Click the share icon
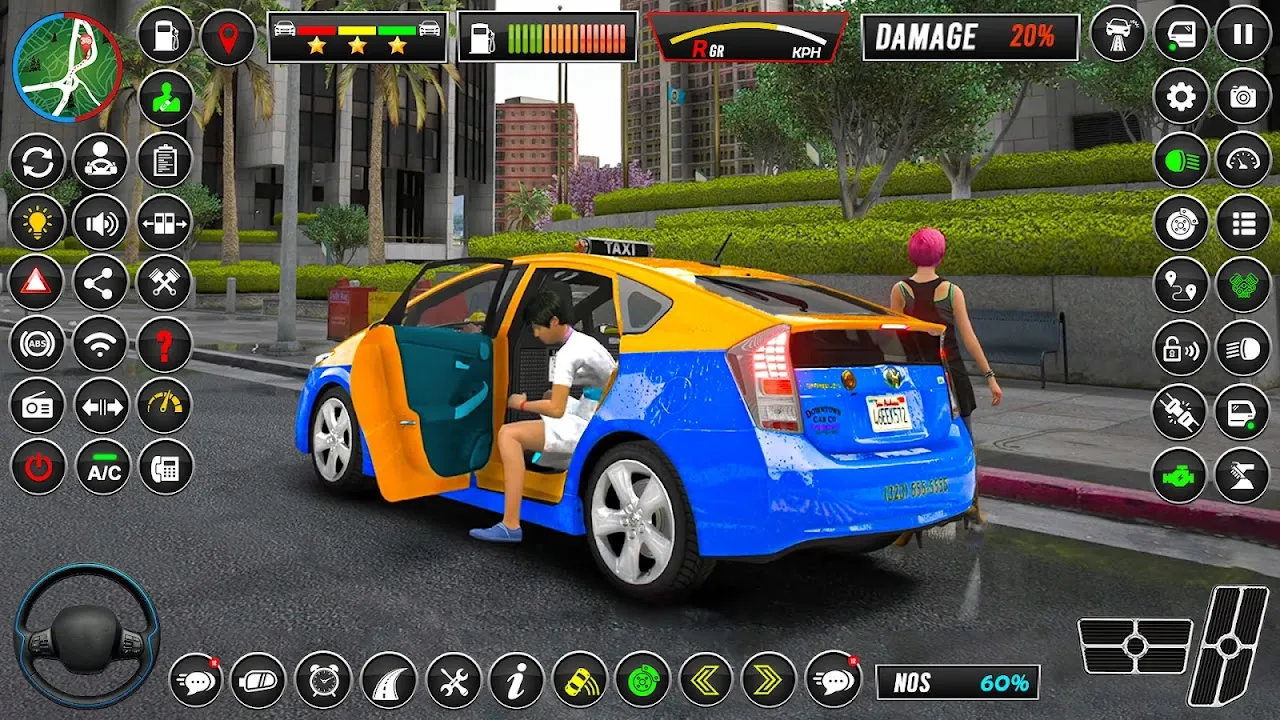The image size is (1280, 720). coord(100,284)
